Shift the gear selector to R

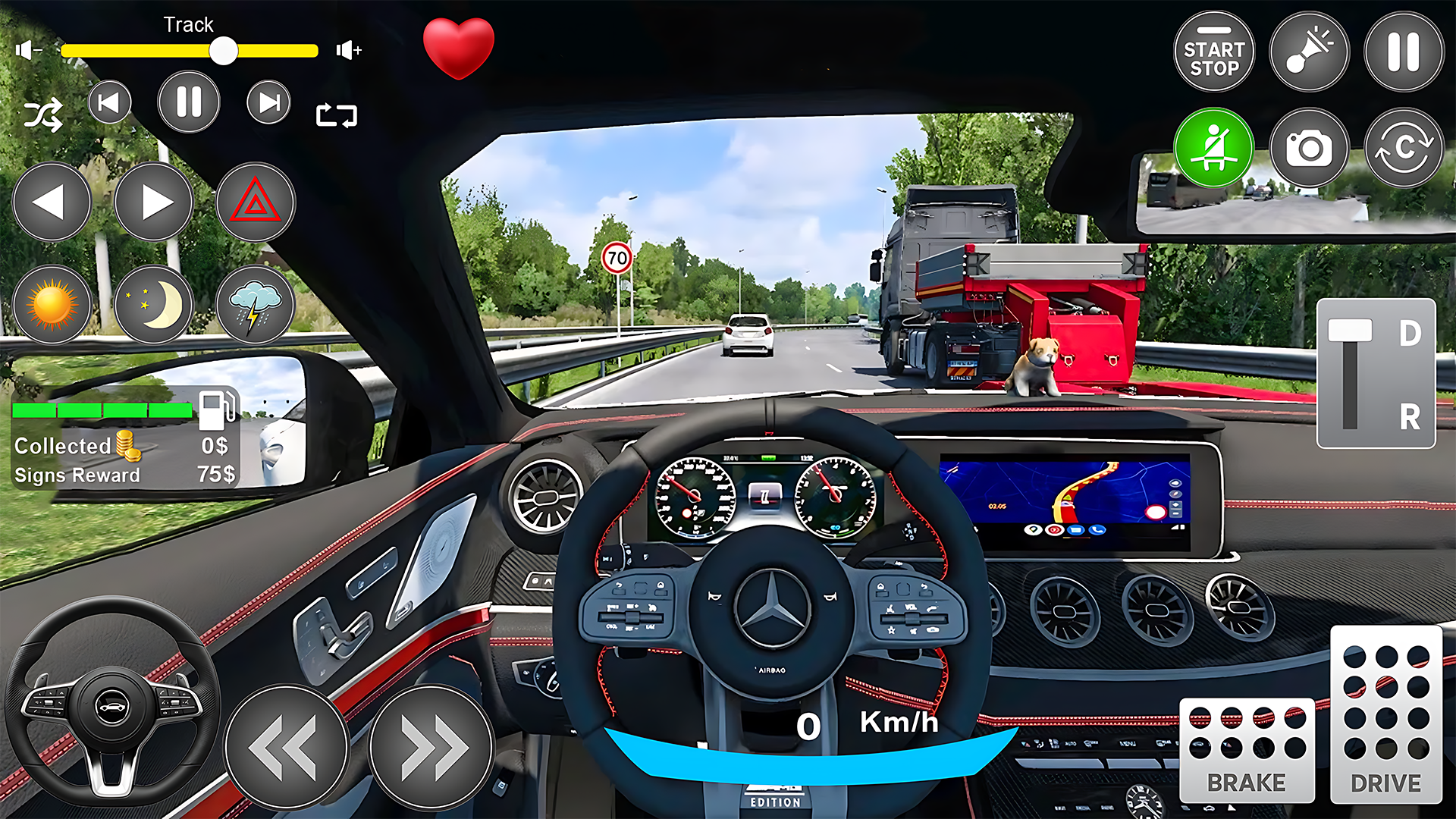[1409, 416]
